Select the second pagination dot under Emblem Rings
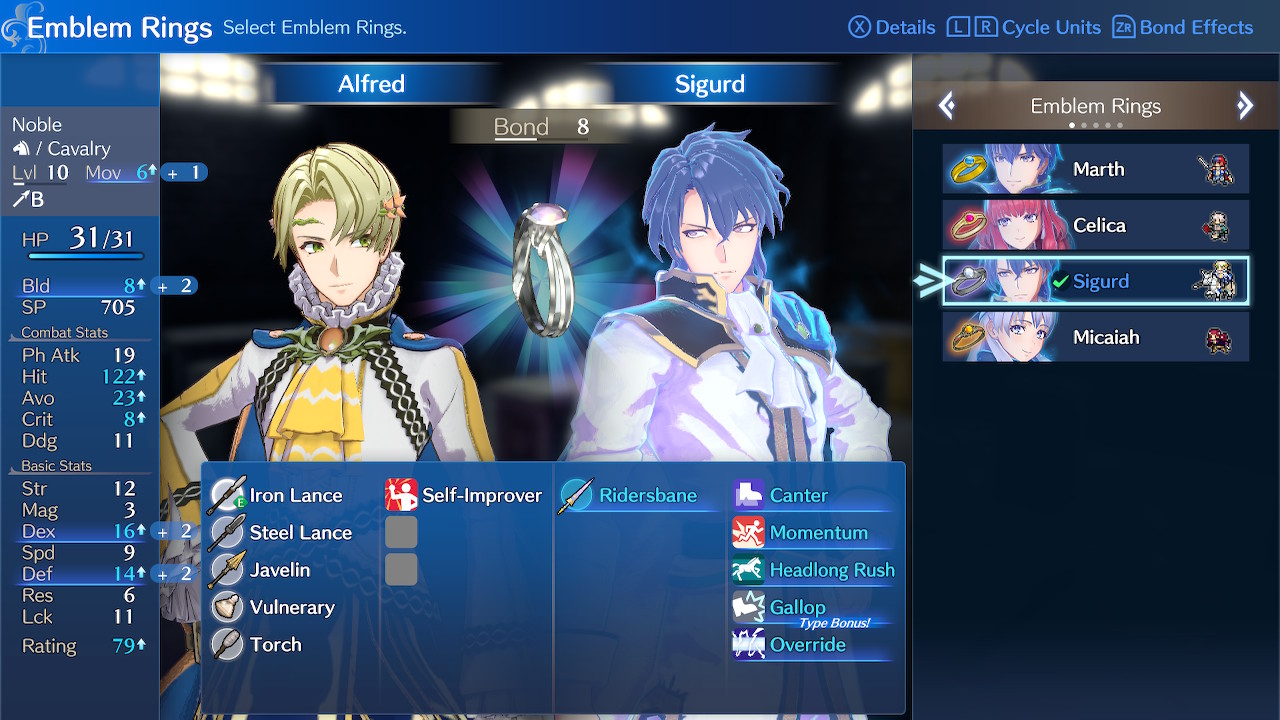Image resolution: width=1280 pixels, height=720 pixels. coord(1085,125)
